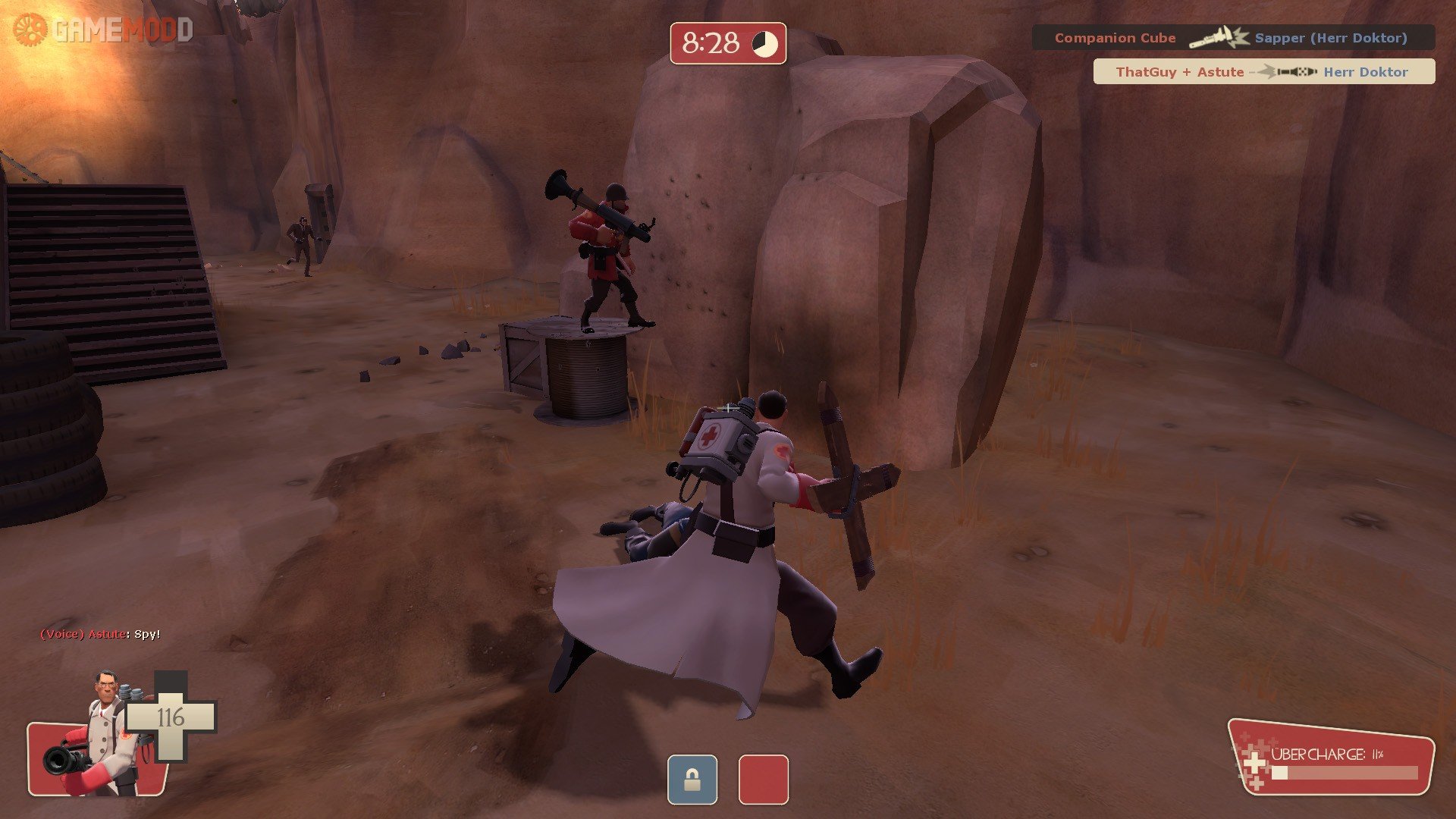Viewport: 1456px width, 819px height.
Task: Select the ThatGuy + Astute kill feed entry
Action: click(x=1263, y=72)
